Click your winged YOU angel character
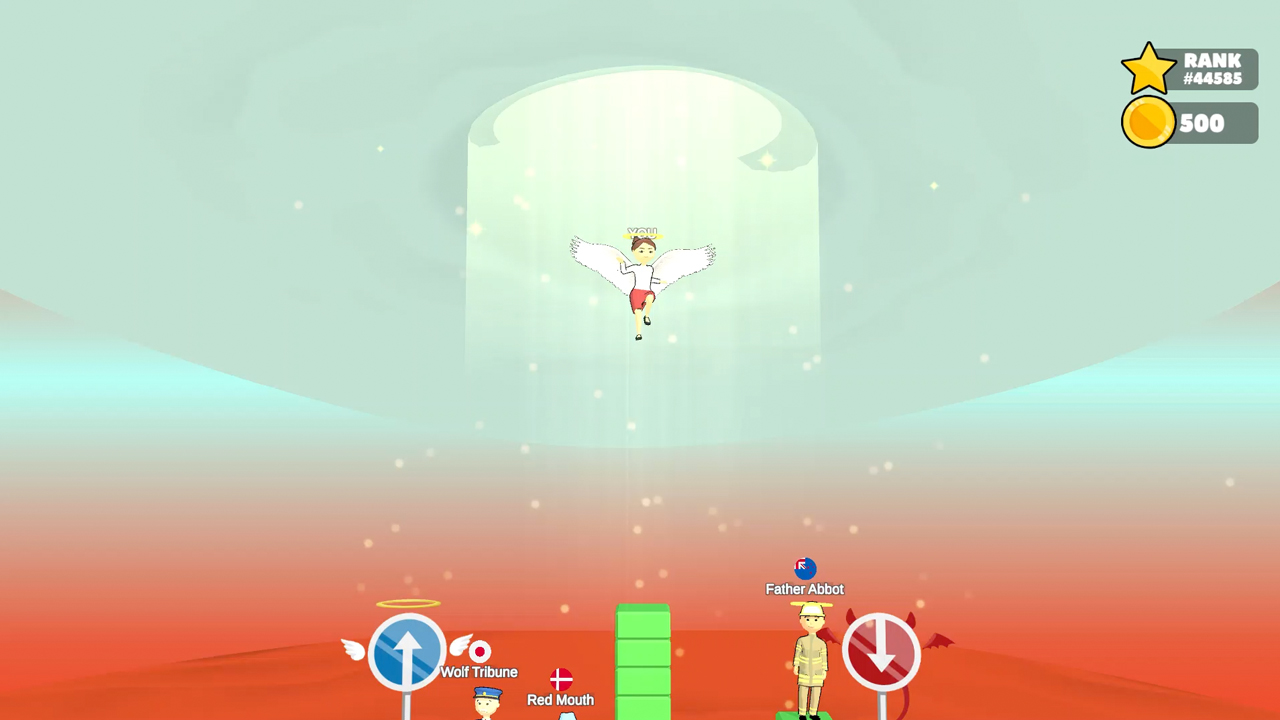 click(x=643, y=275)
